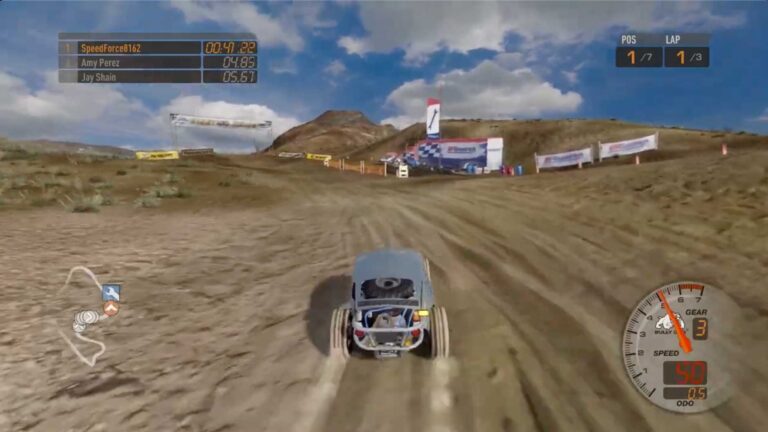Select Amy Perez row in the standings
The width and height of the screenshot is (768, 432).
(x=157, y=62)
